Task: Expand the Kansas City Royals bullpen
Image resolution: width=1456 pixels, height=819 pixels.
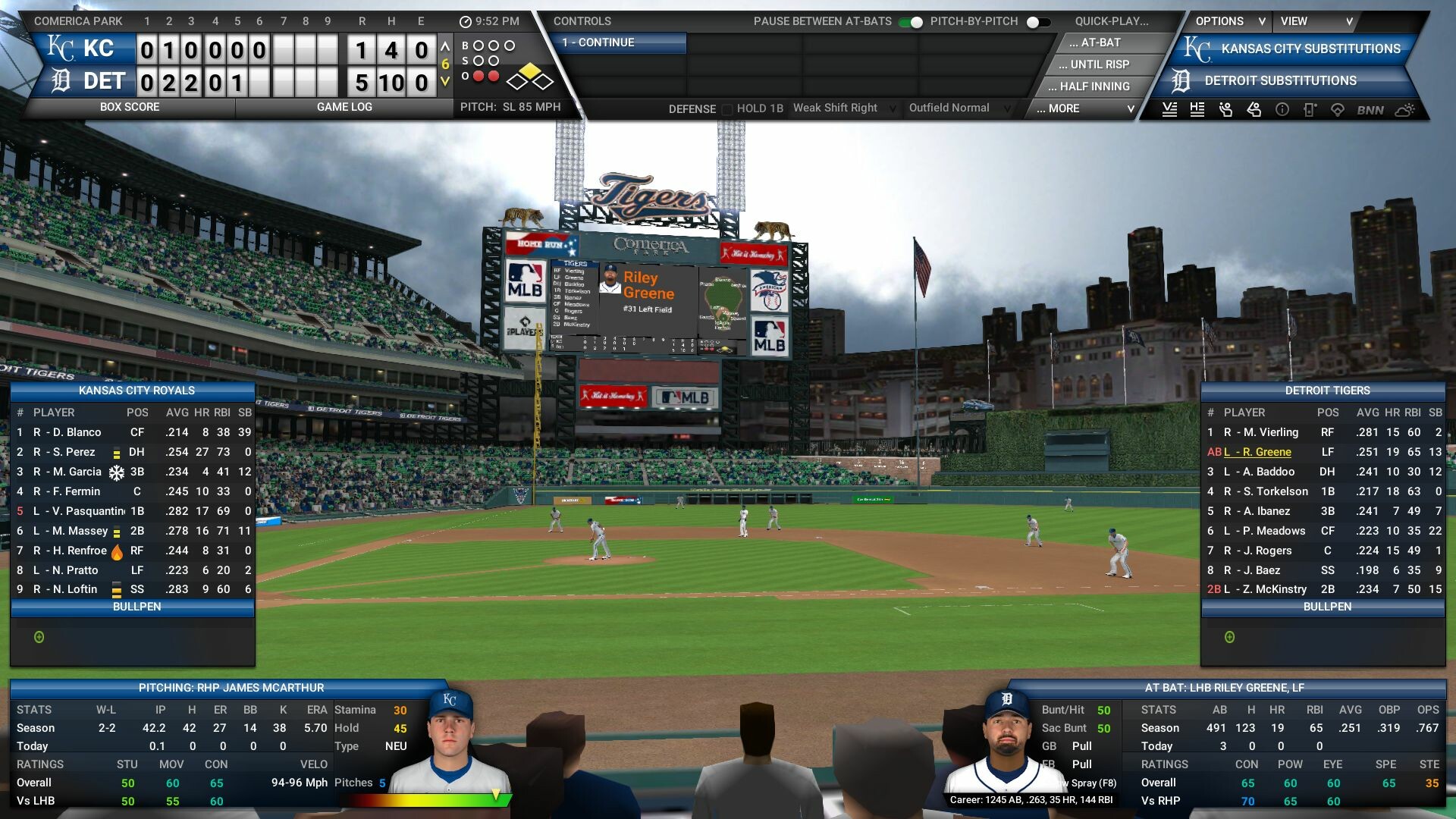Action: click(39, 637)
